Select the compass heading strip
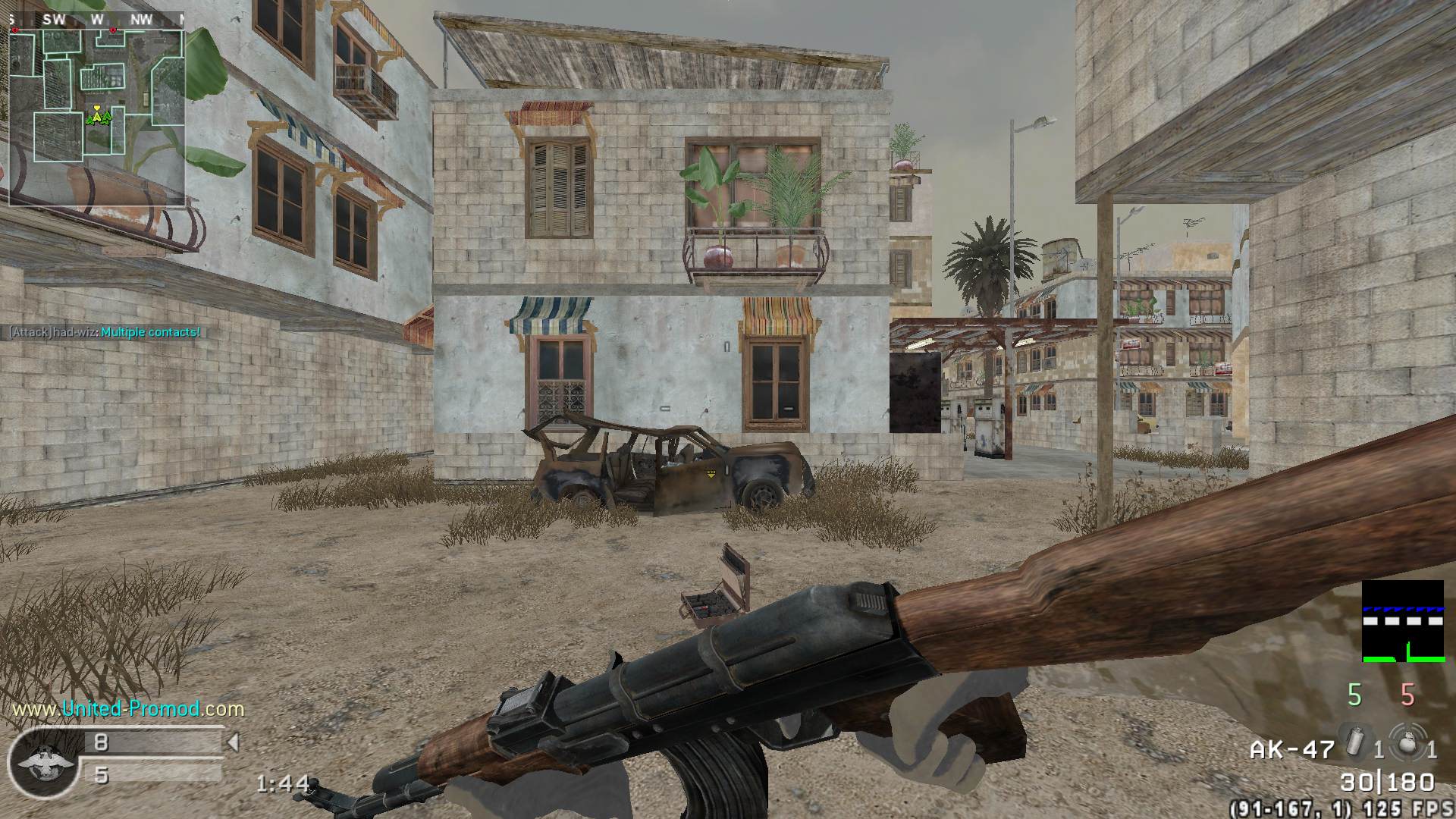The width and height of the screenshot is (1456, 819). [x=96, y=20]
